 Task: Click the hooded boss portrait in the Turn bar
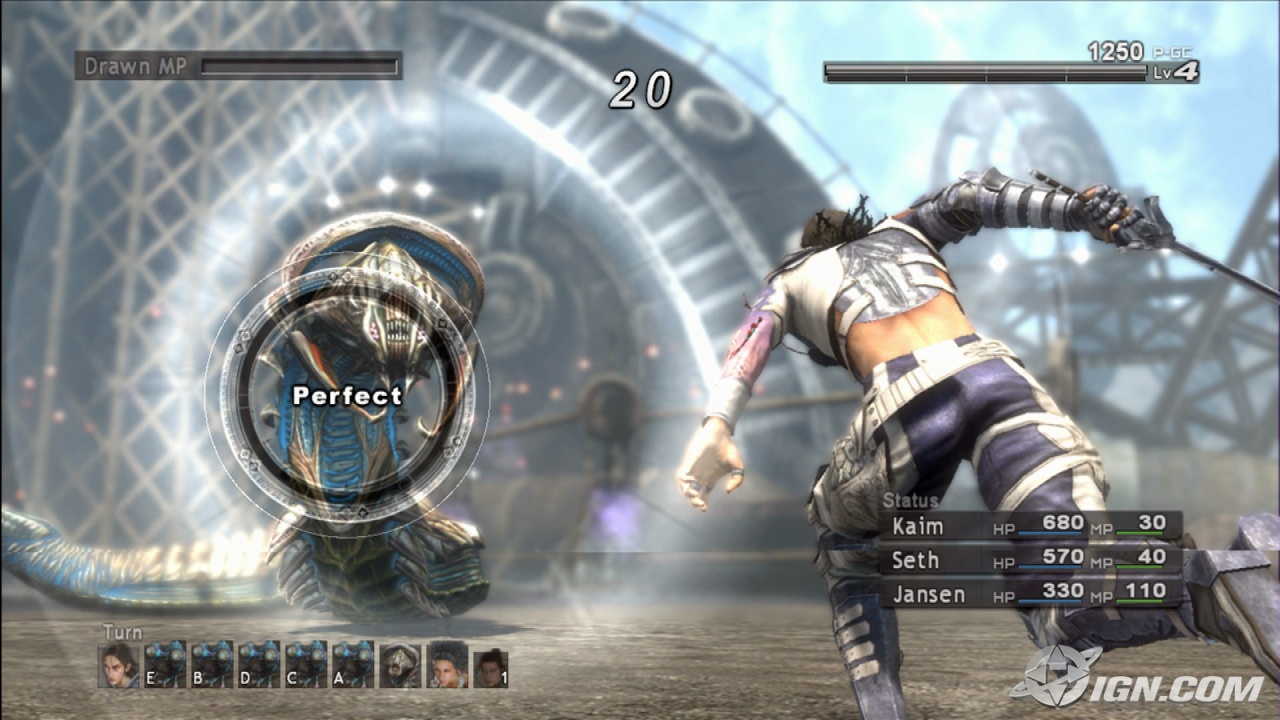(400, 665)
